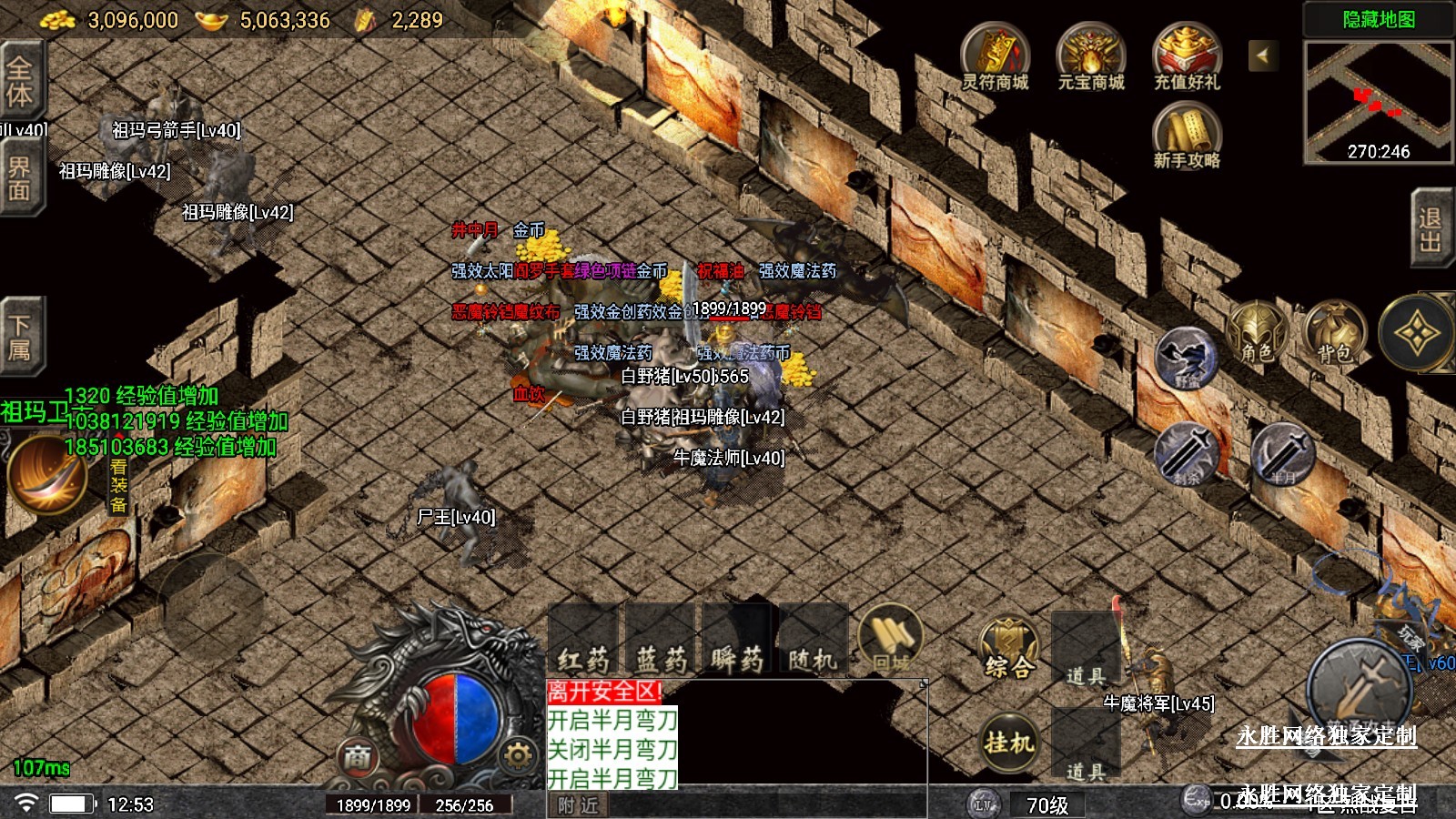
Task: Use the 红药 red potion slot
Action: (583, 642)
